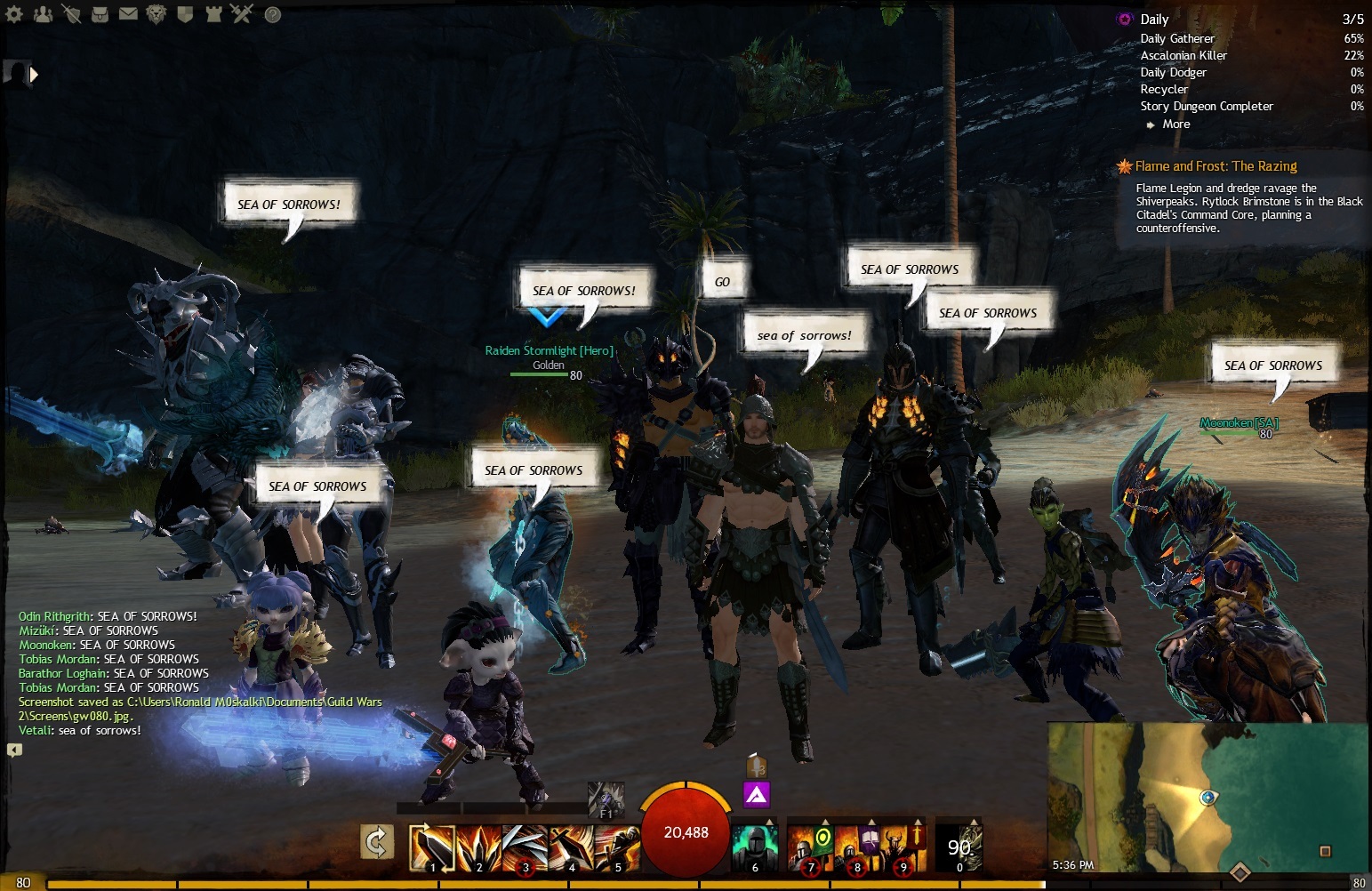The width and height of the screenshot is (1372, 891).
Task: Open the World vs World castle tower icon
Action: 213,13
